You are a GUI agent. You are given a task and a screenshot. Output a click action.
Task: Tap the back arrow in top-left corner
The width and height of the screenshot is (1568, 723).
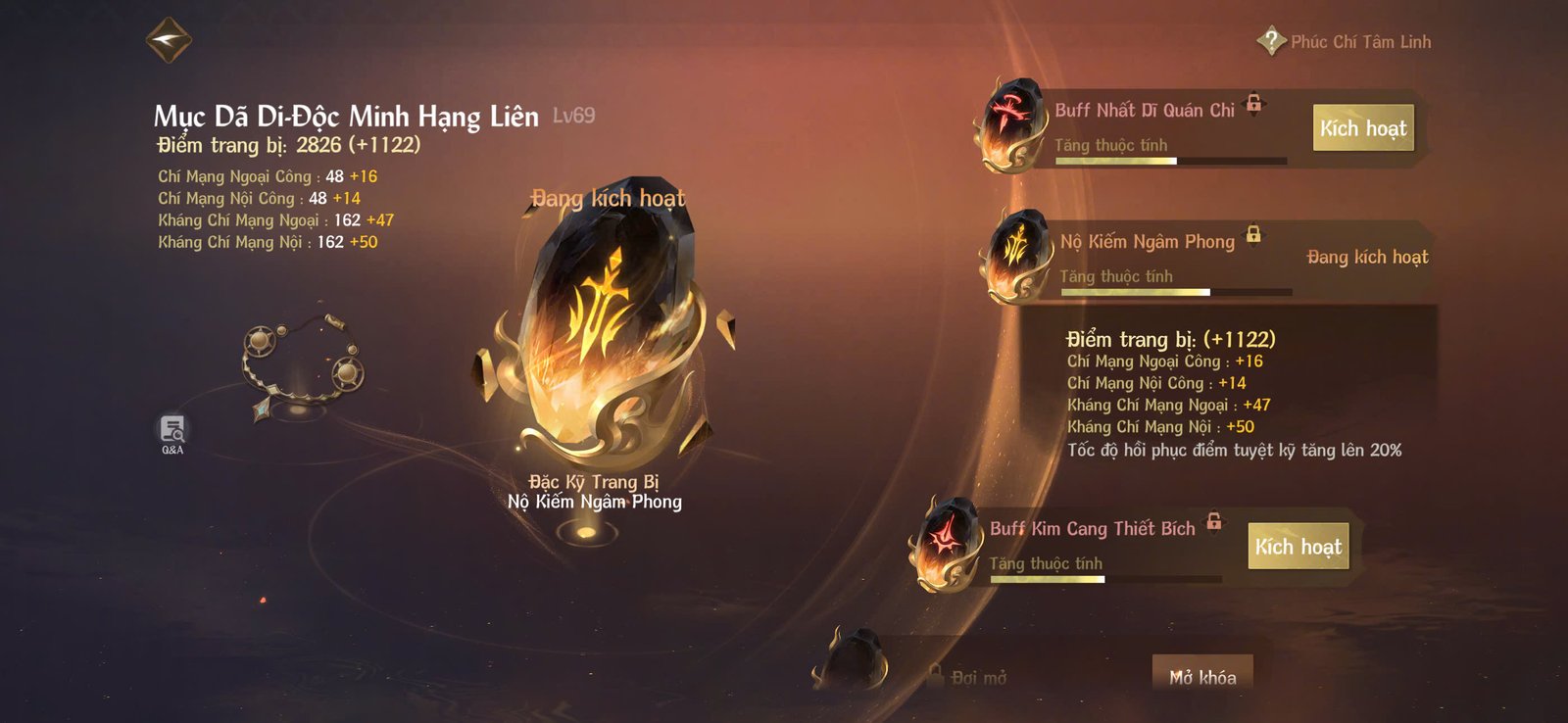coord(167,41)
